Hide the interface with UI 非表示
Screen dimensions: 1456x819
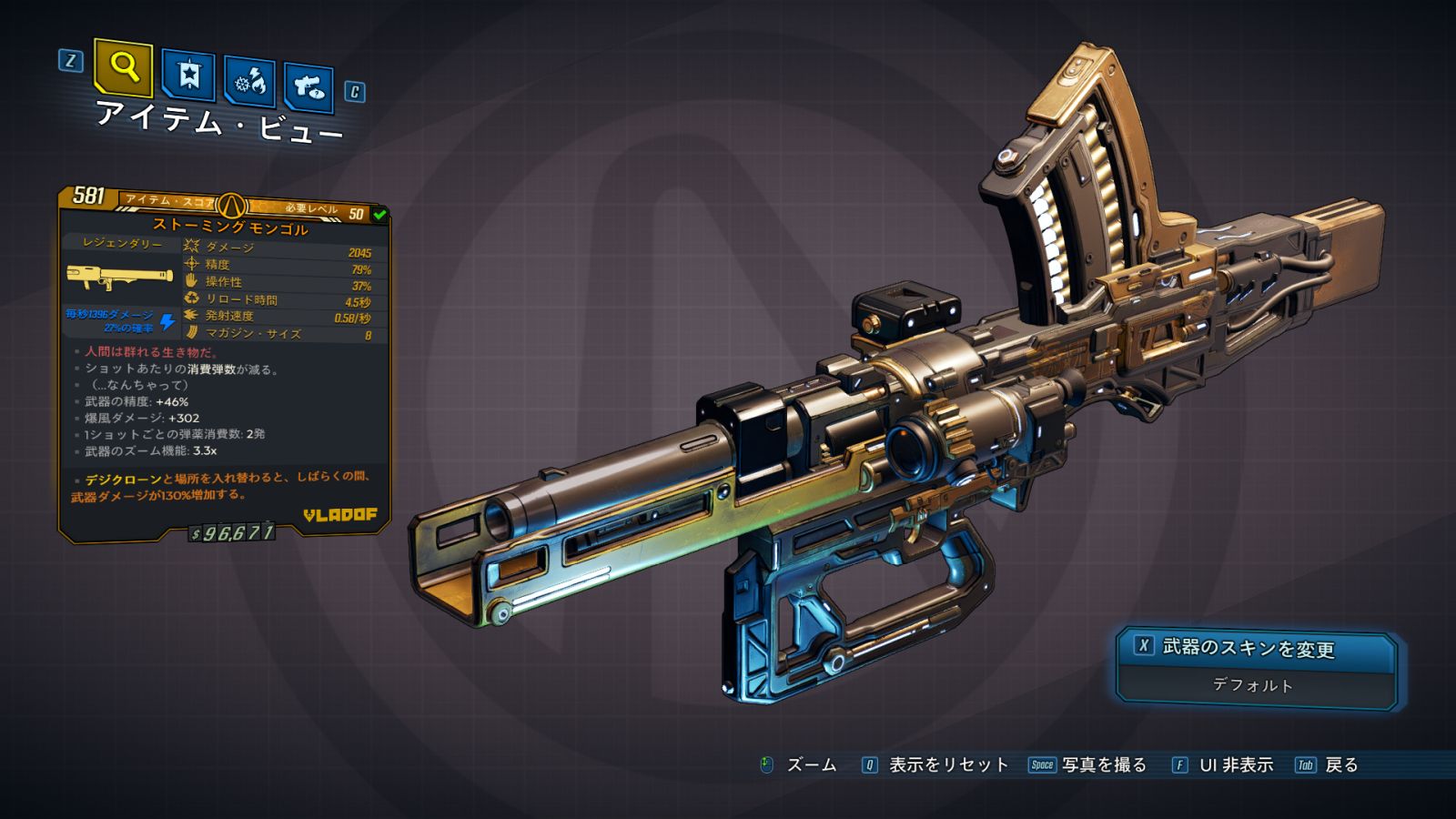coord(1235,765)
